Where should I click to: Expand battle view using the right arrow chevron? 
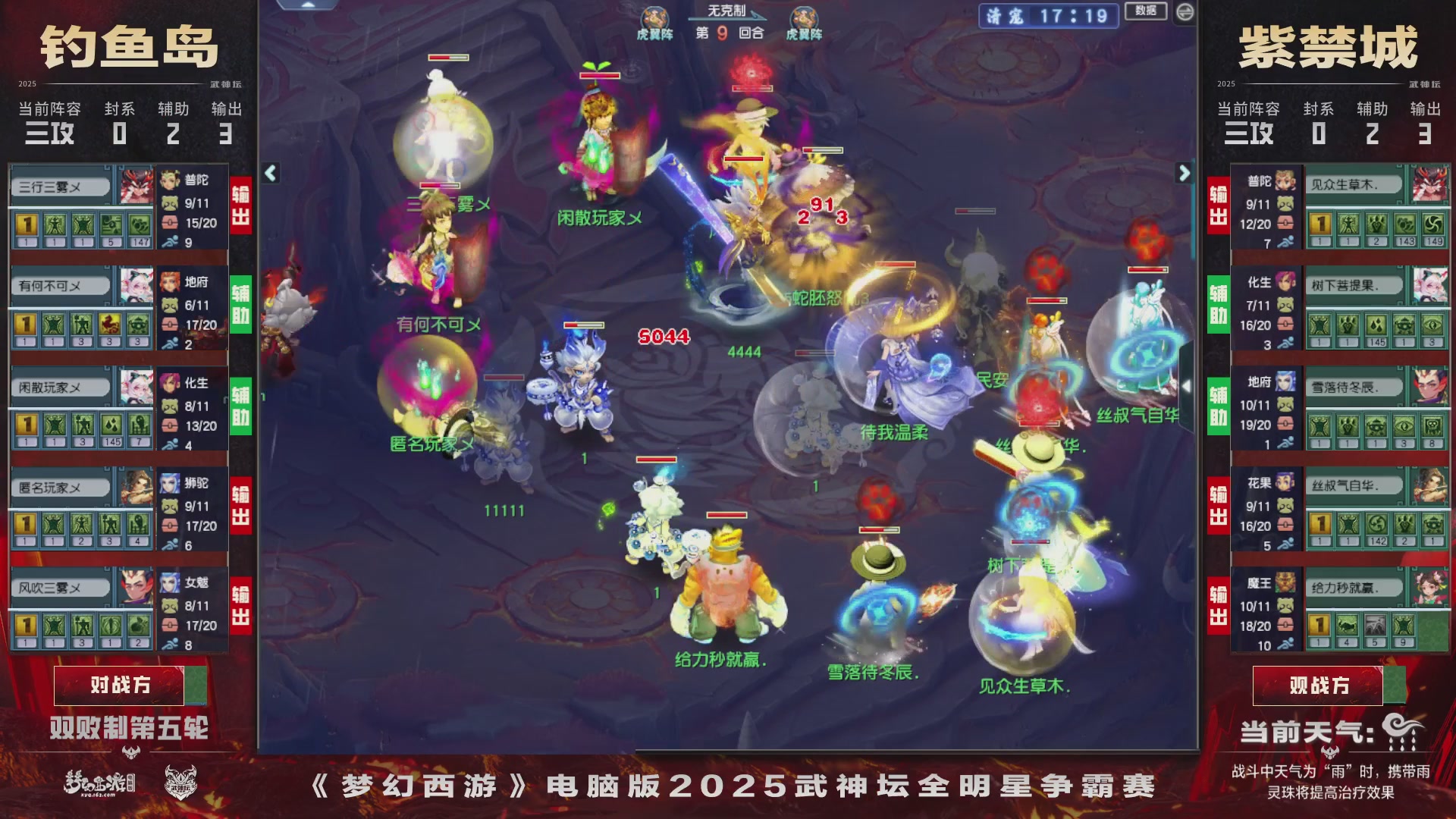click(x=1185, y=173)
